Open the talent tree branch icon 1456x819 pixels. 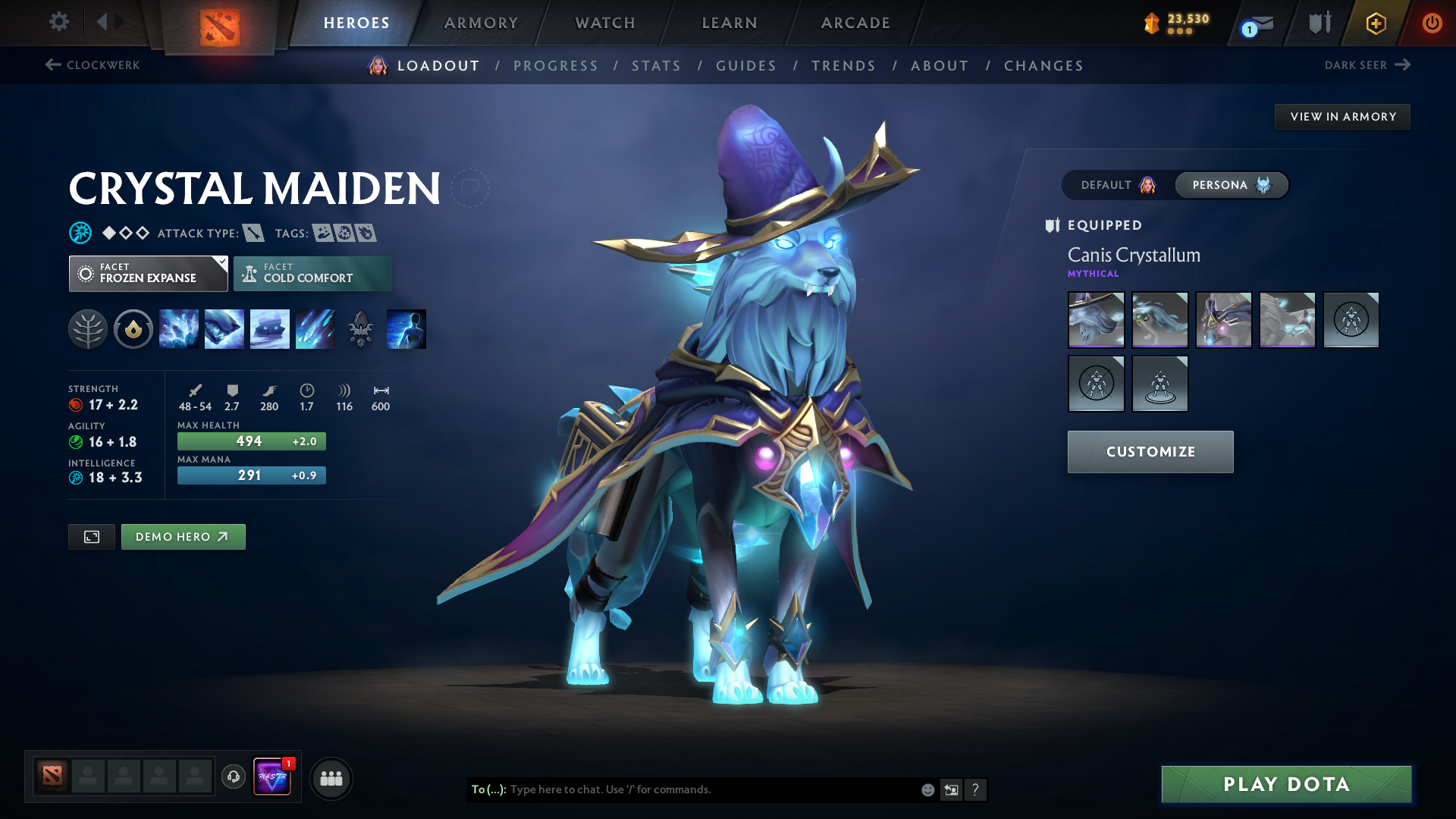coord(88,328)
